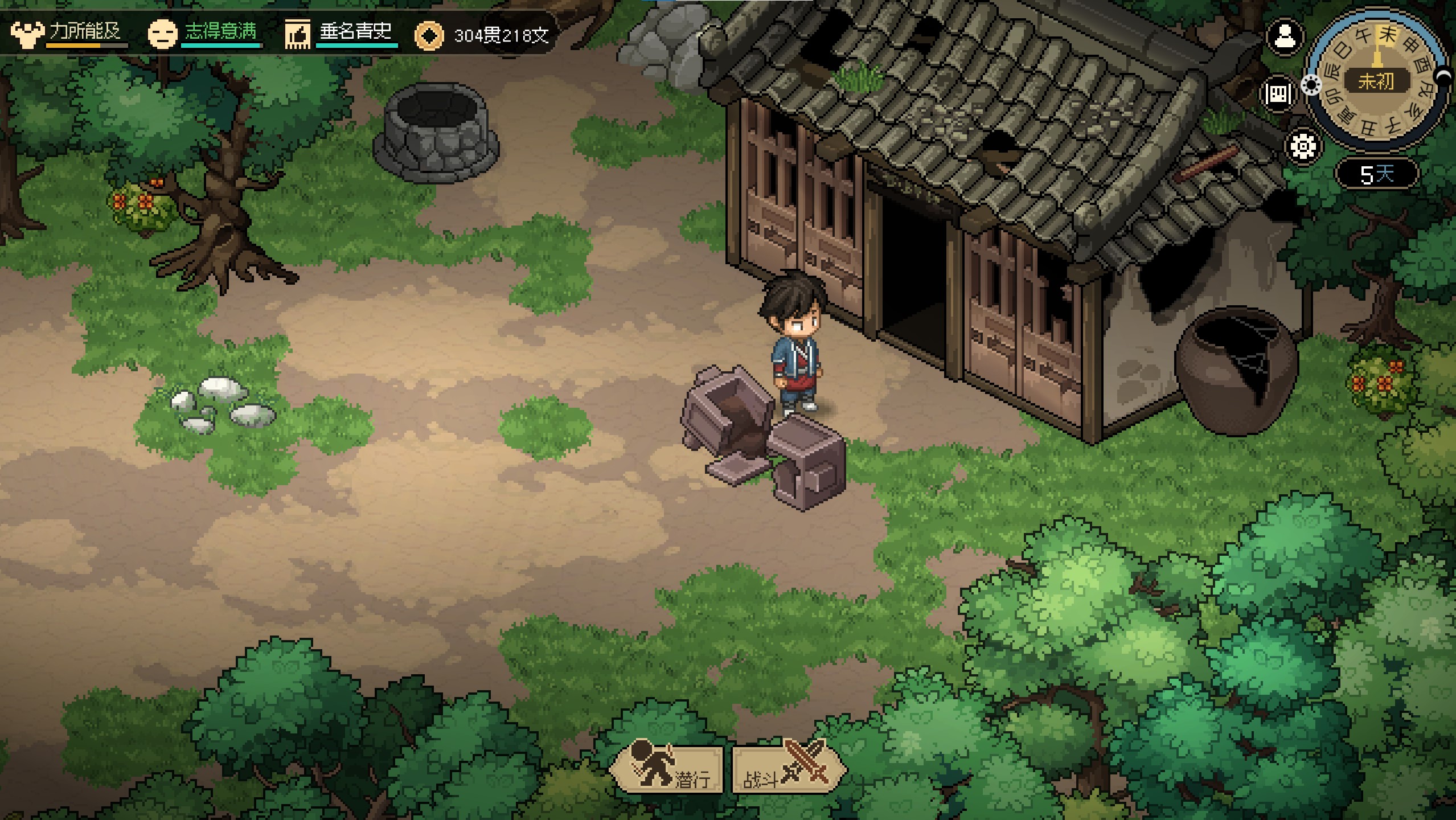
Task: Show the 垂名青史 reputation status
Action: coord(341,32)
